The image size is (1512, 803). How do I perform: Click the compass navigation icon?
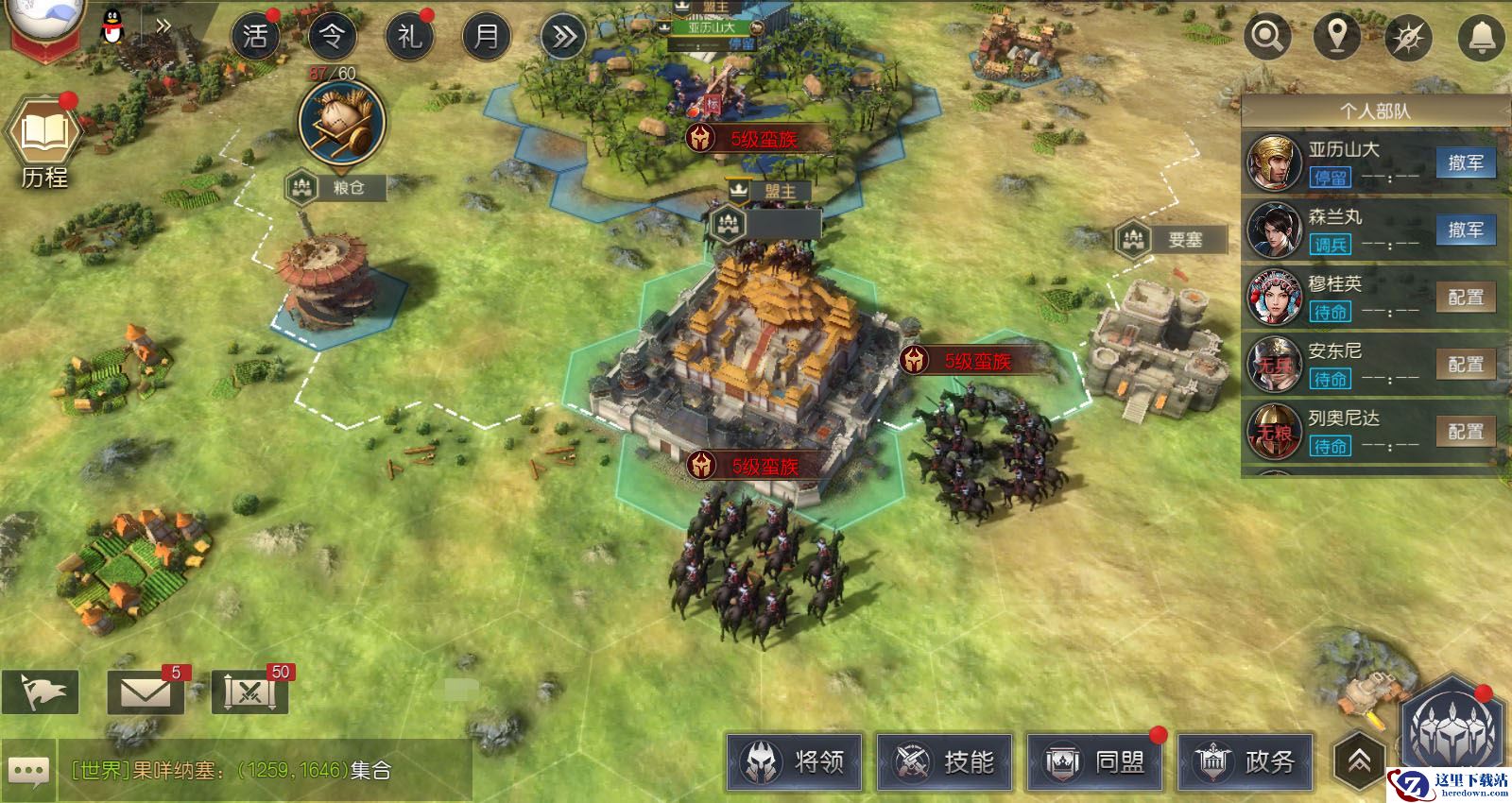pos(1408,38)
